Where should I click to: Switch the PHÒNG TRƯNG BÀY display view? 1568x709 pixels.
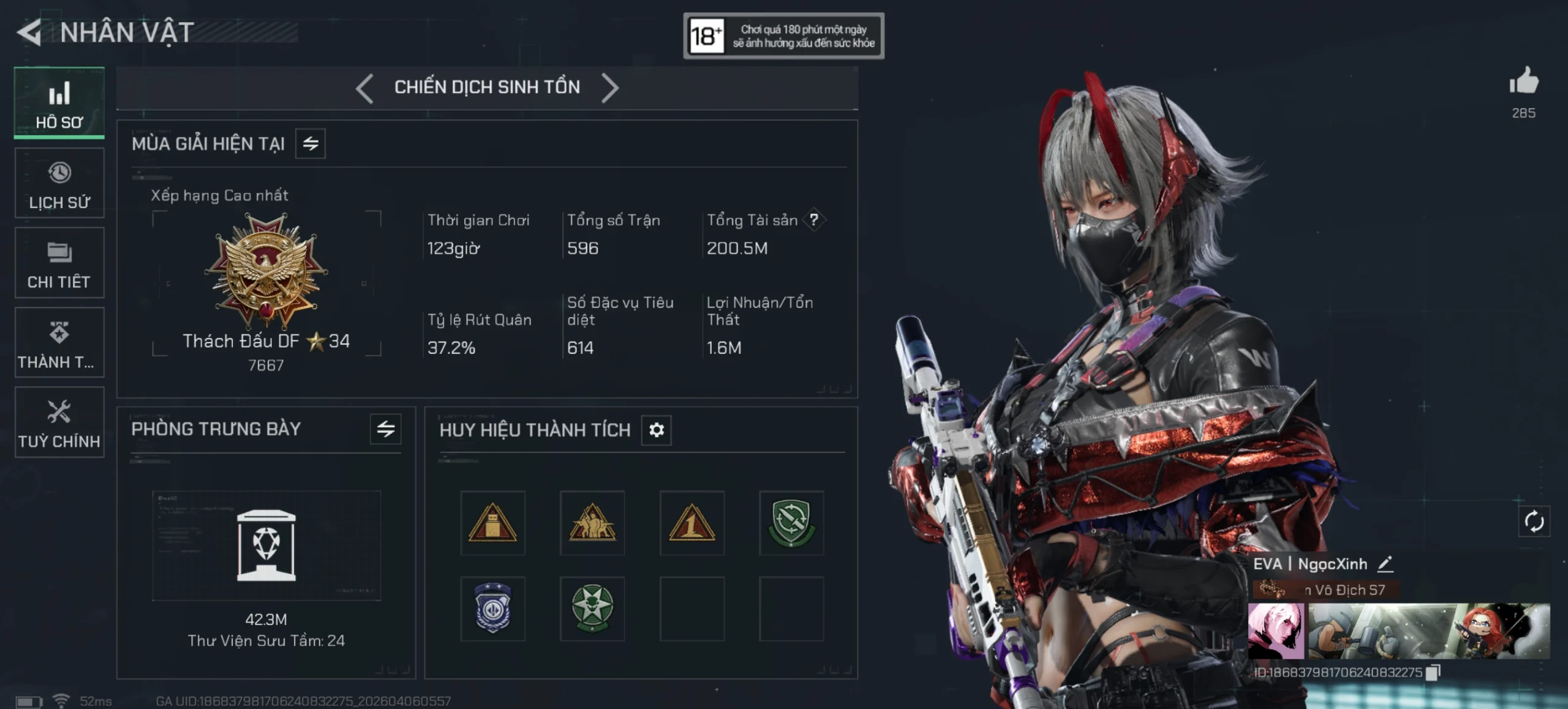(x=385, y=429)
